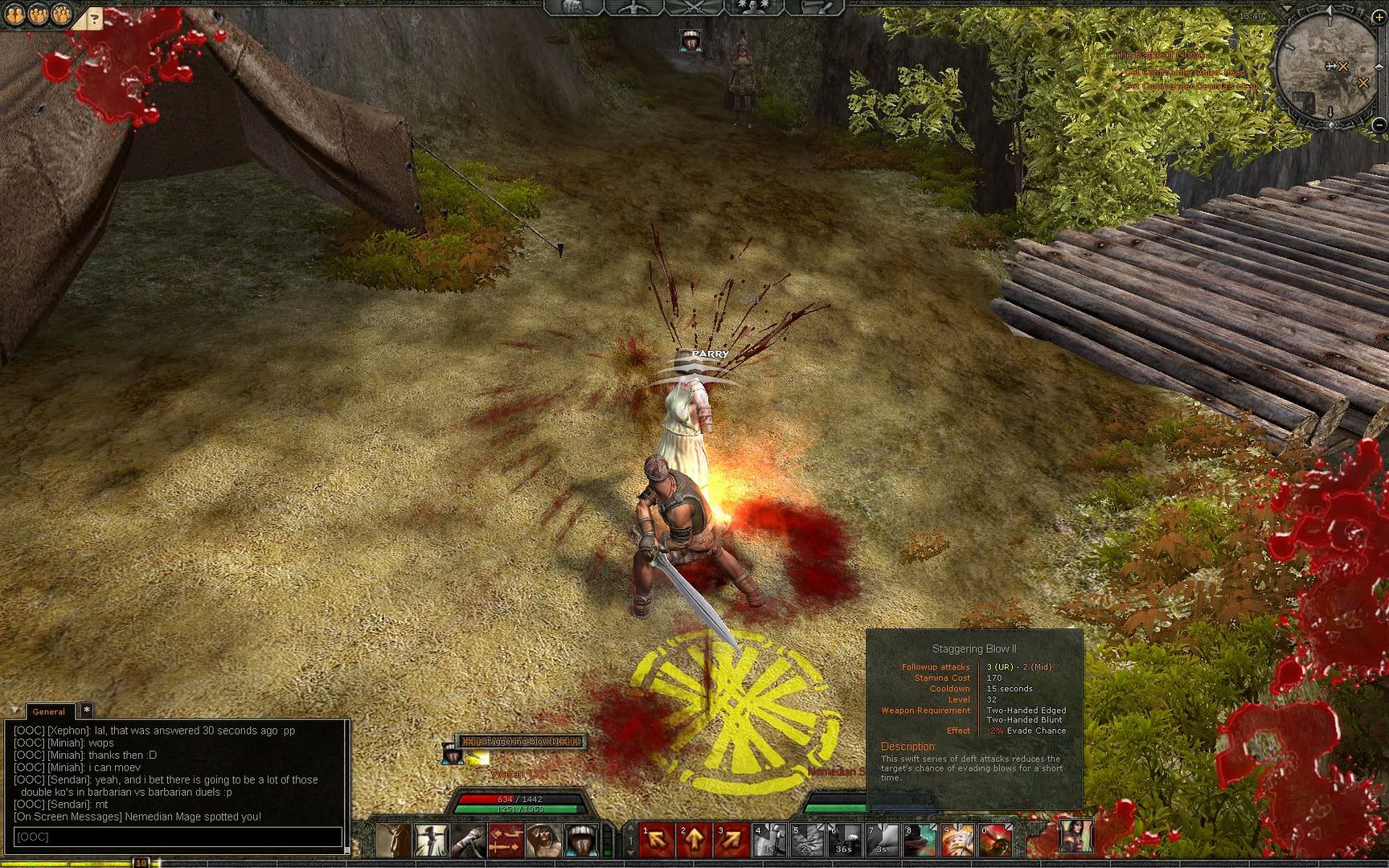Select the hotbar ability showing 36s cooldown
This screenshot has width=1389, height=868.
pos(846,840)
